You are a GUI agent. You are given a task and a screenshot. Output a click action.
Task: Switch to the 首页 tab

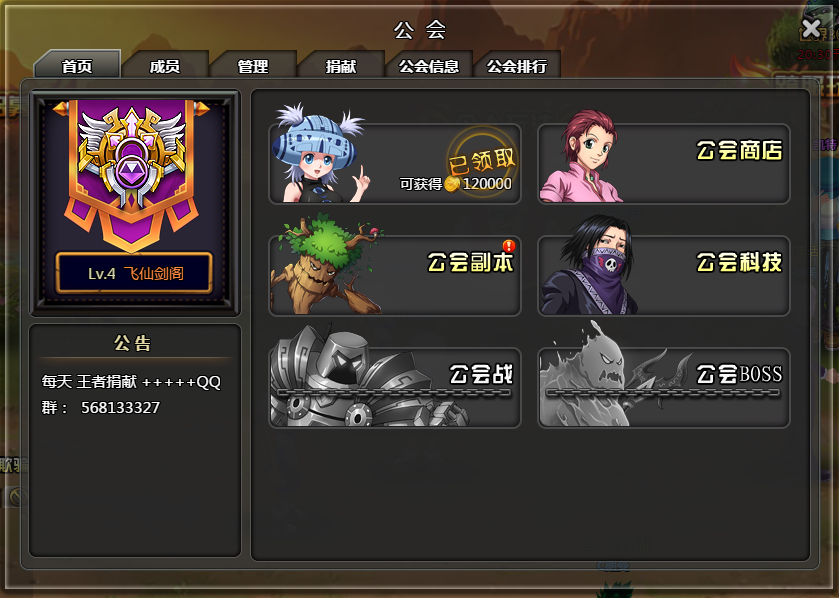77,66
